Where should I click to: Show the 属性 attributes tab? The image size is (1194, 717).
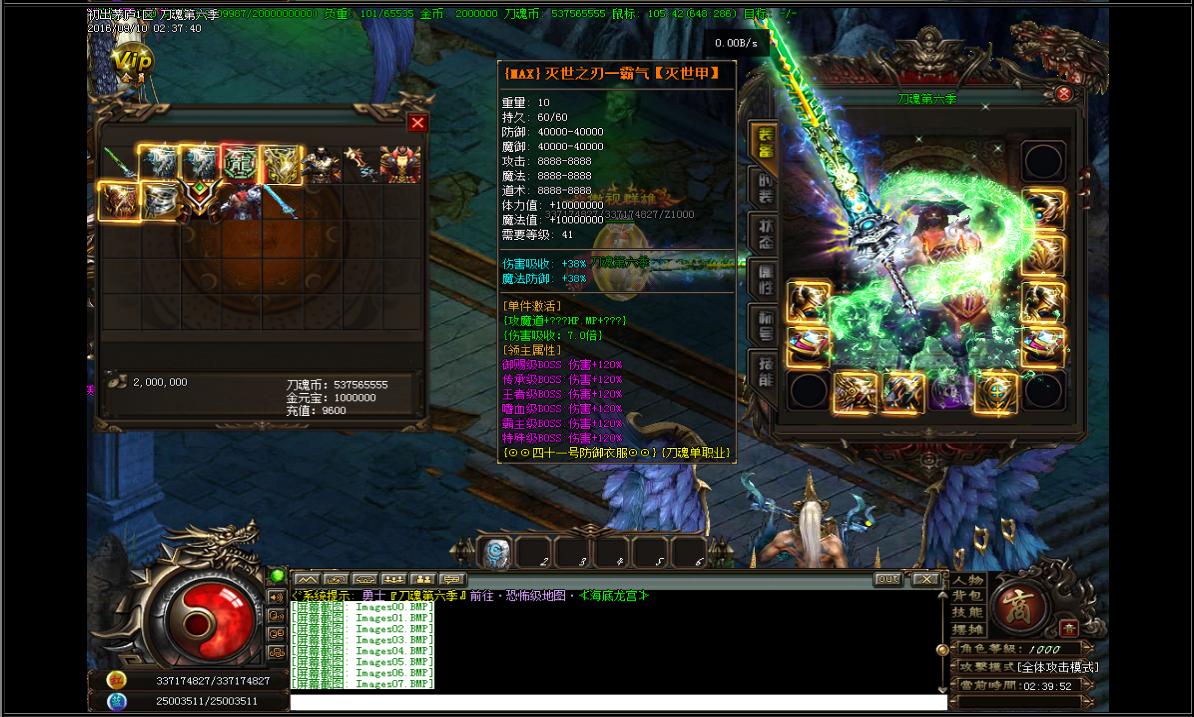point(764,276)
